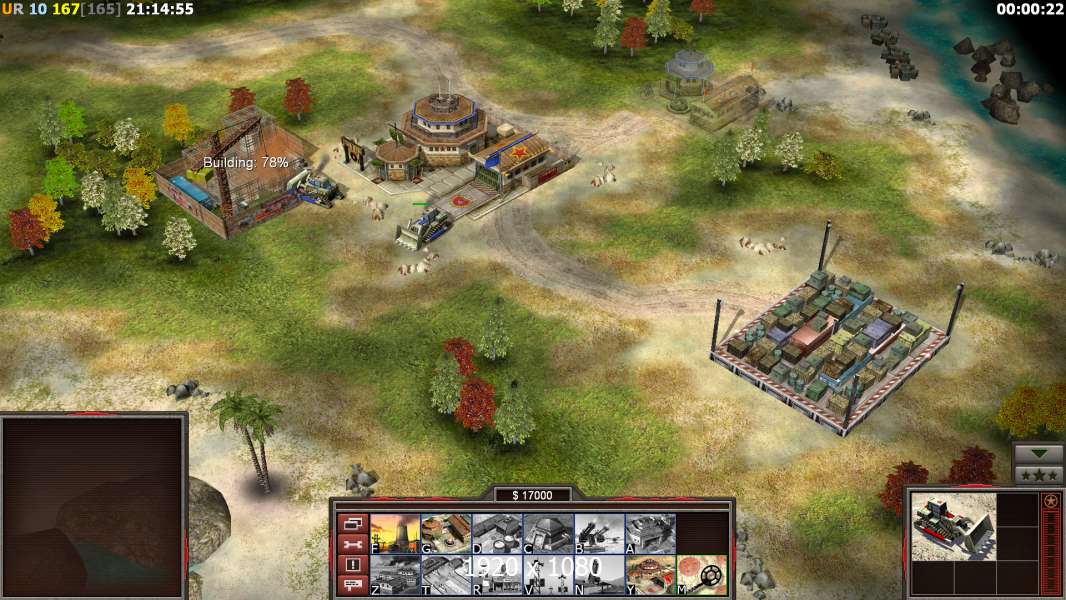Screen dimensions: 1066x600
Task: Click the greyed-out build icon marked Z
Action: pyautogui.click(x=395, y=575)
